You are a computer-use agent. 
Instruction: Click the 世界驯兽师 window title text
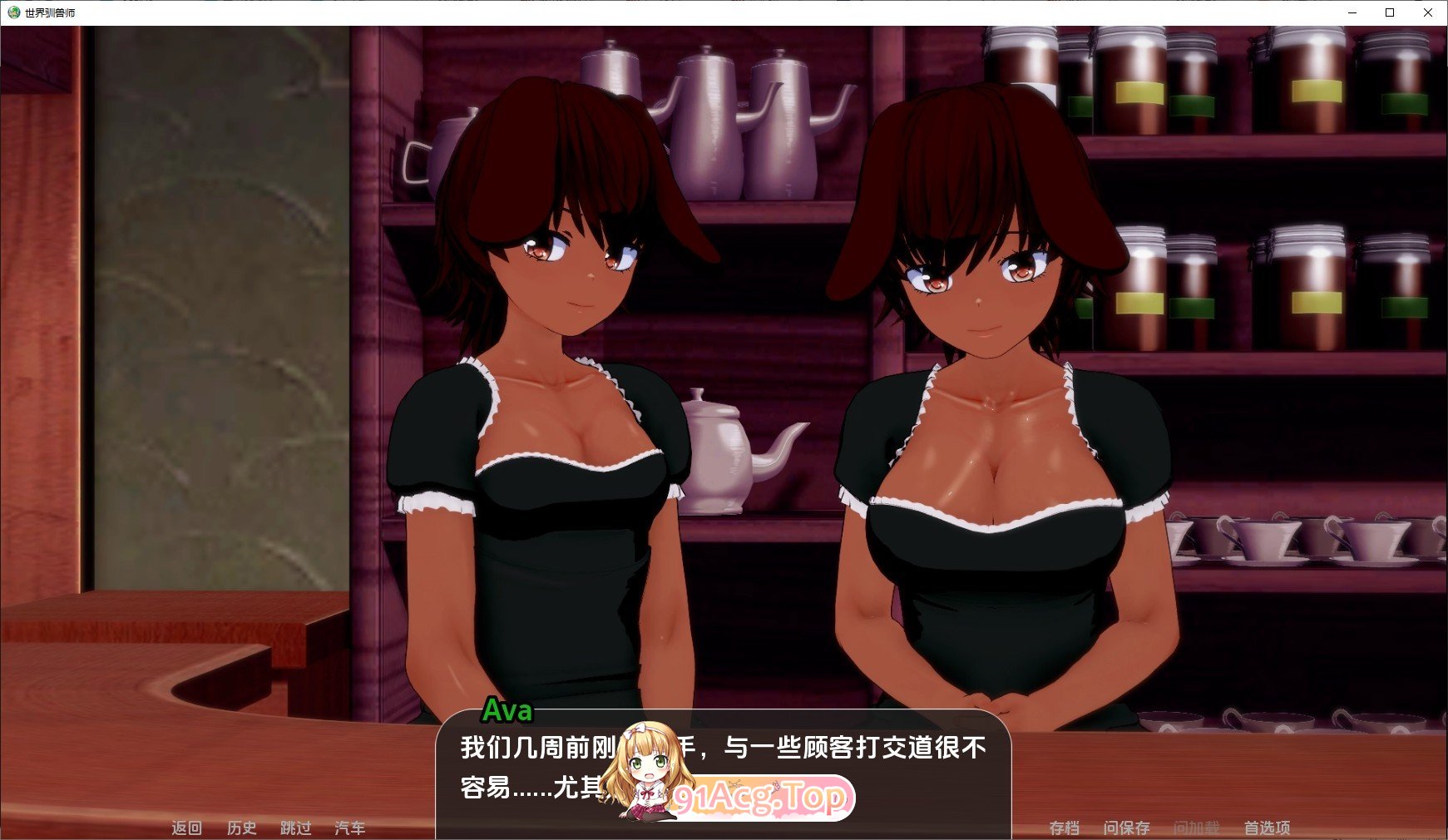click(x=50, y=12)
